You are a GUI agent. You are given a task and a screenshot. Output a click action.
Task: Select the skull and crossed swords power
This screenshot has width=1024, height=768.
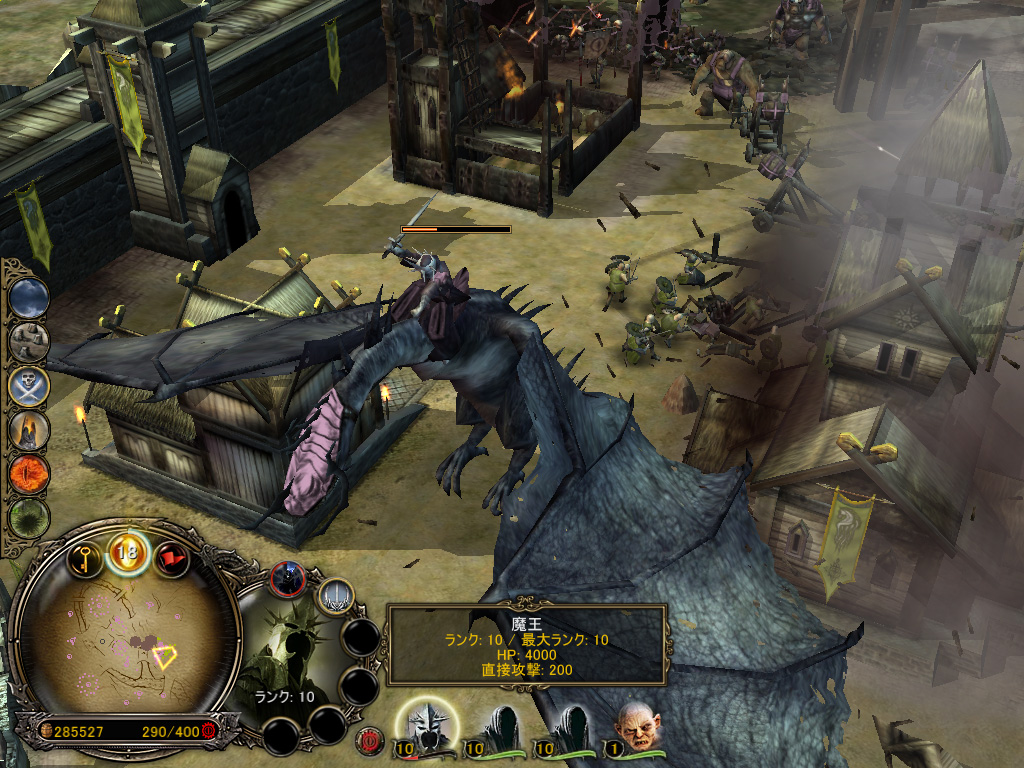pos(29,385)
